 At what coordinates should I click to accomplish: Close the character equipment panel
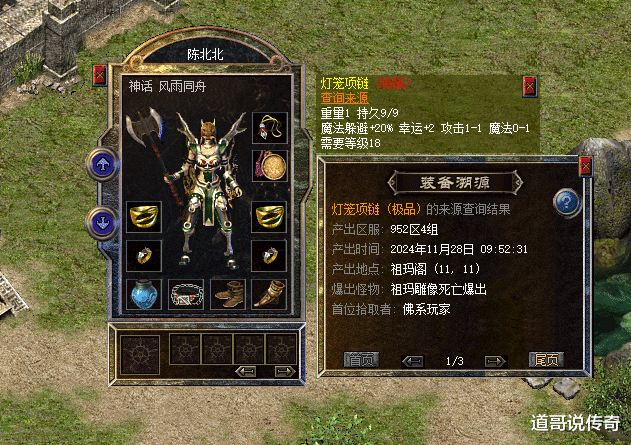(101, 75)
